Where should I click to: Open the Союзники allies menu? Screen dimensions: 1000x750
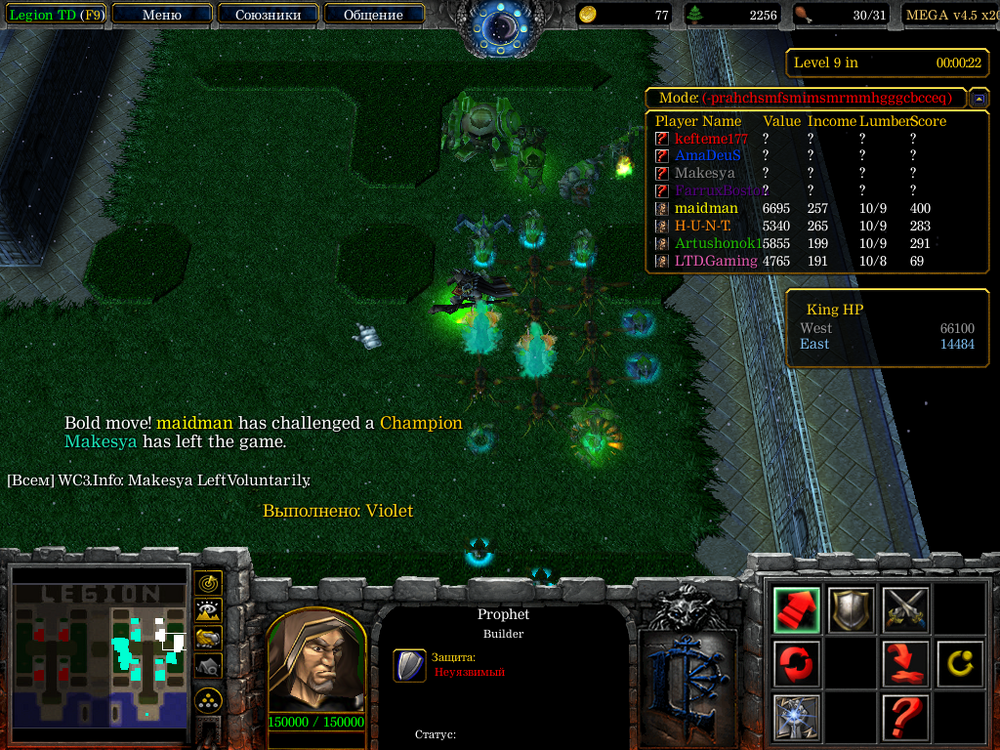[x=267, y=15]
